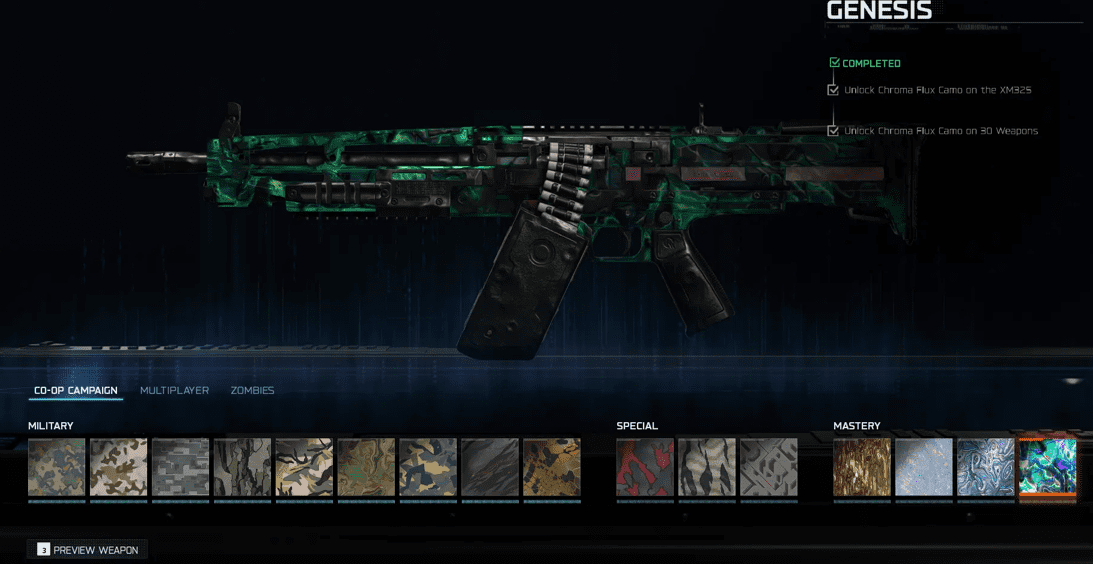
Task: Select the teal and purple Chroma Flux camo
Action: pyautogui.click(x=1047, y=467)
